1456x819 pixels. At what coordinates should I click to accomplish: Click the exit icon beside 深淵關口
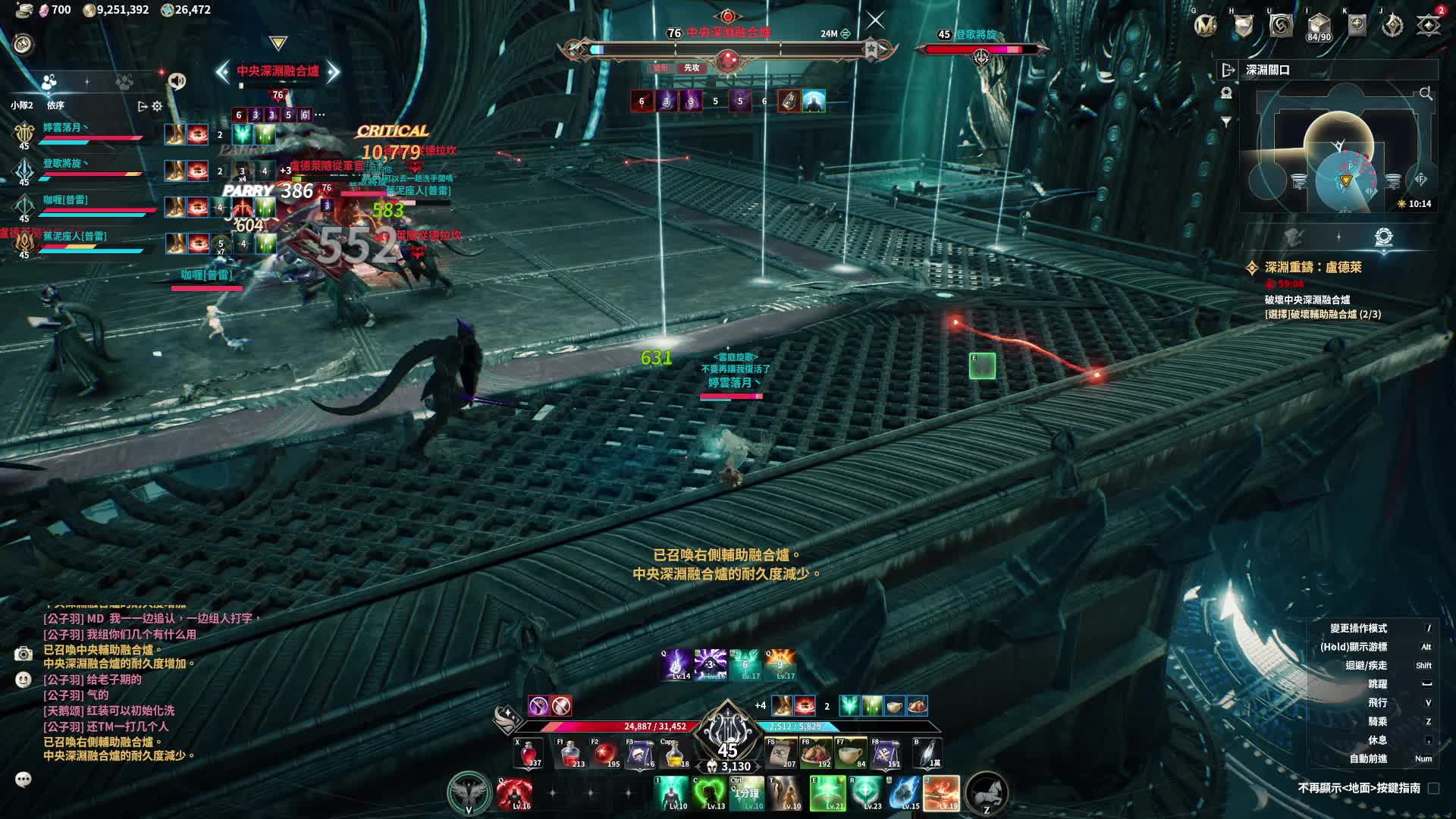click(x=1228, y=70)
